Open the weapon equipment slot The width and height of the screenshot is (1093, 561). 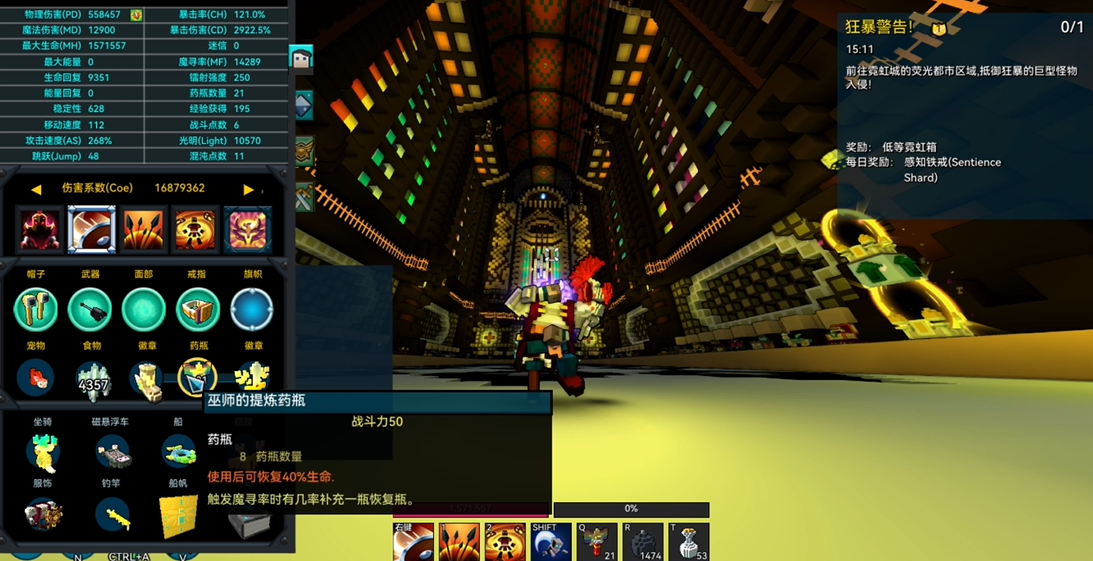[x=90, y=309]
